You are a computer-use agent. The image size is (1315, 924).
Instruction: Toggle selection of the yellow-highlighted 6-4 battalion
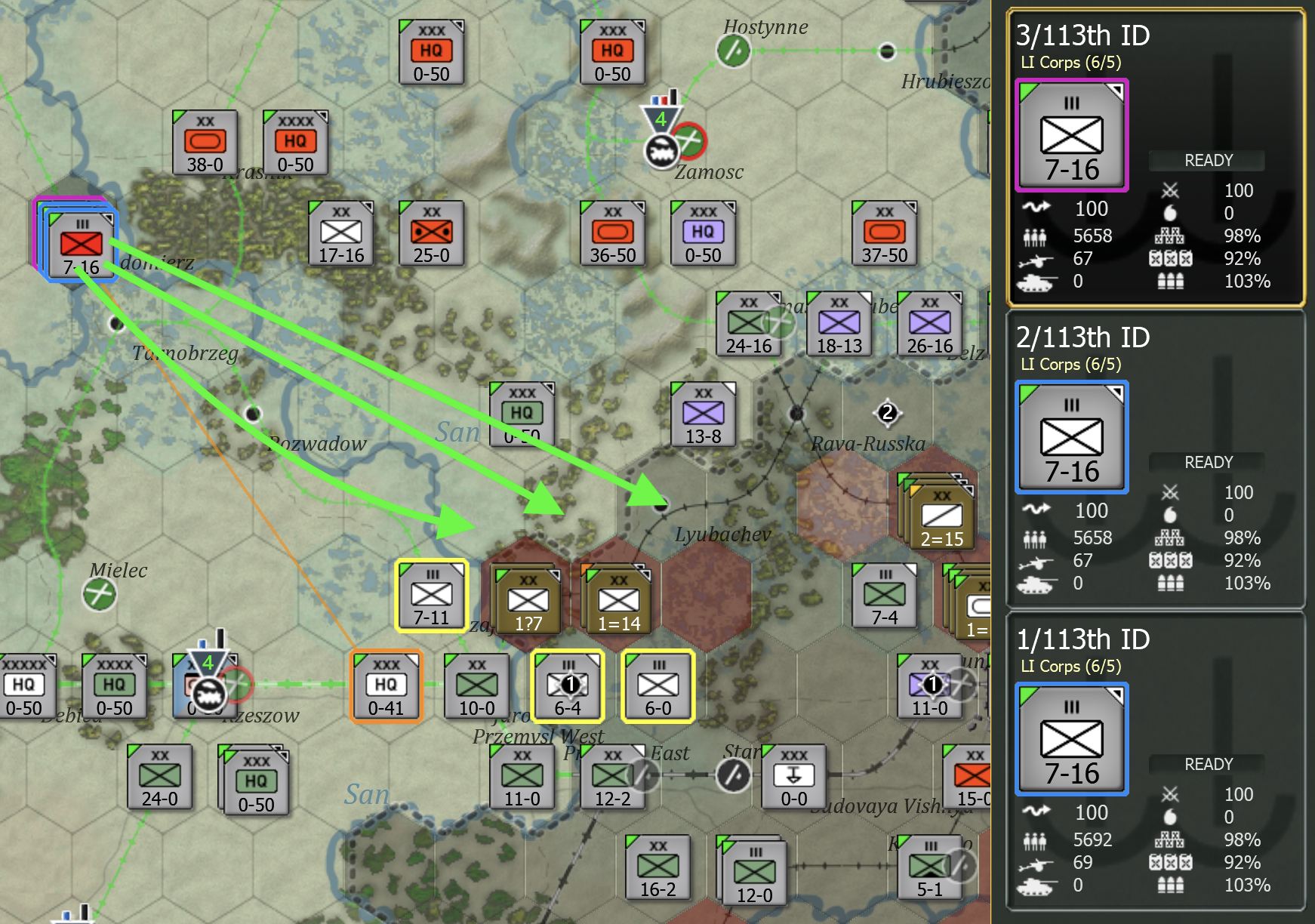tap(569, 686)
